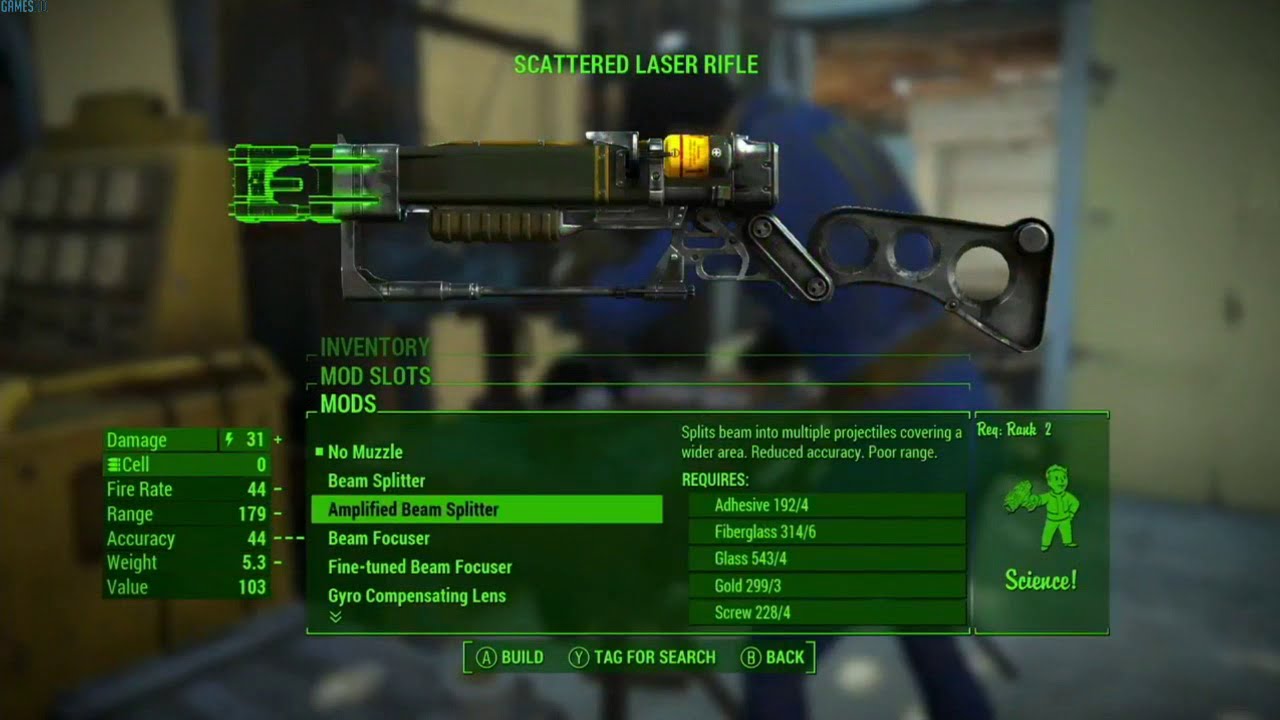Click the Adhesive 192/4 requirement row
The width and height of the screenshot is (1280, 720).
826,505
